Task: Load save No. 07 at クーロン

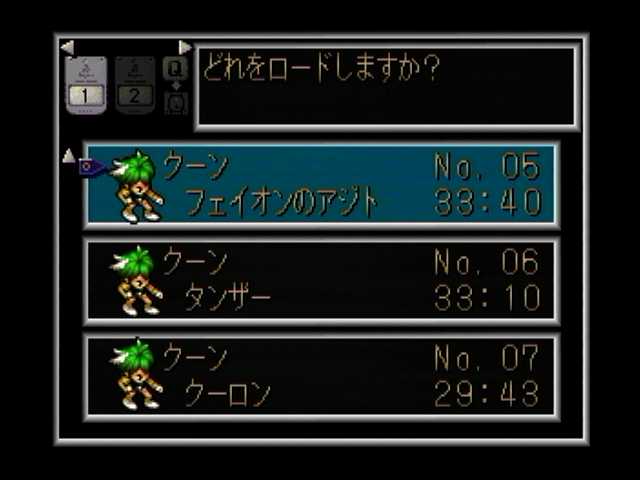Action: click(321, 376)
